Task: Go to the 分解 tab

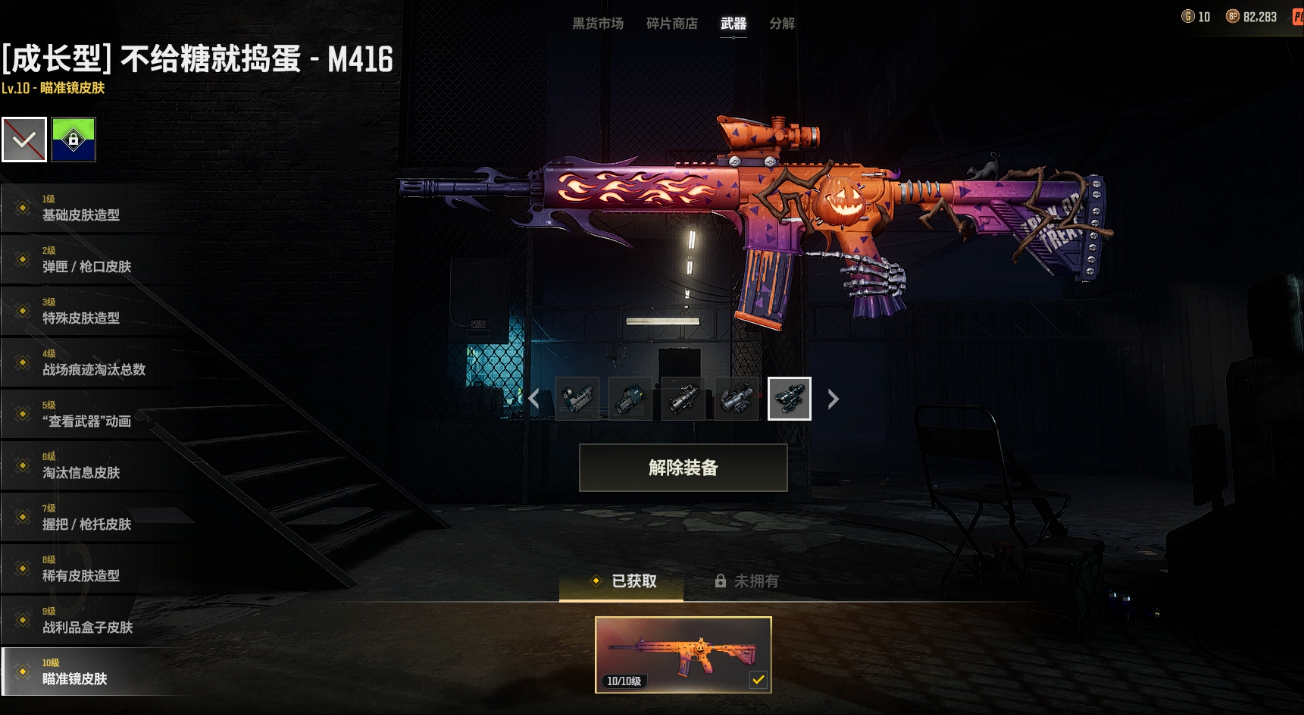Action: click(x=782, y=23)
